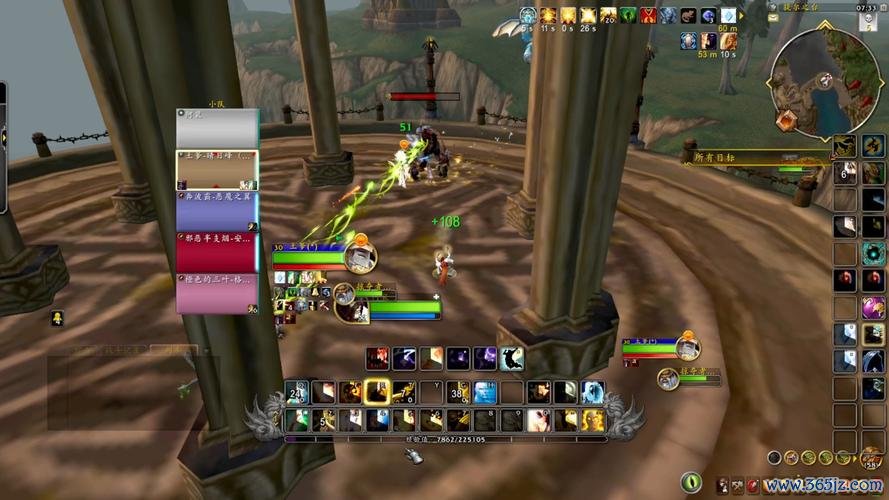Select the purple party member frame
The image size is (889, 500).
point(217,211)
